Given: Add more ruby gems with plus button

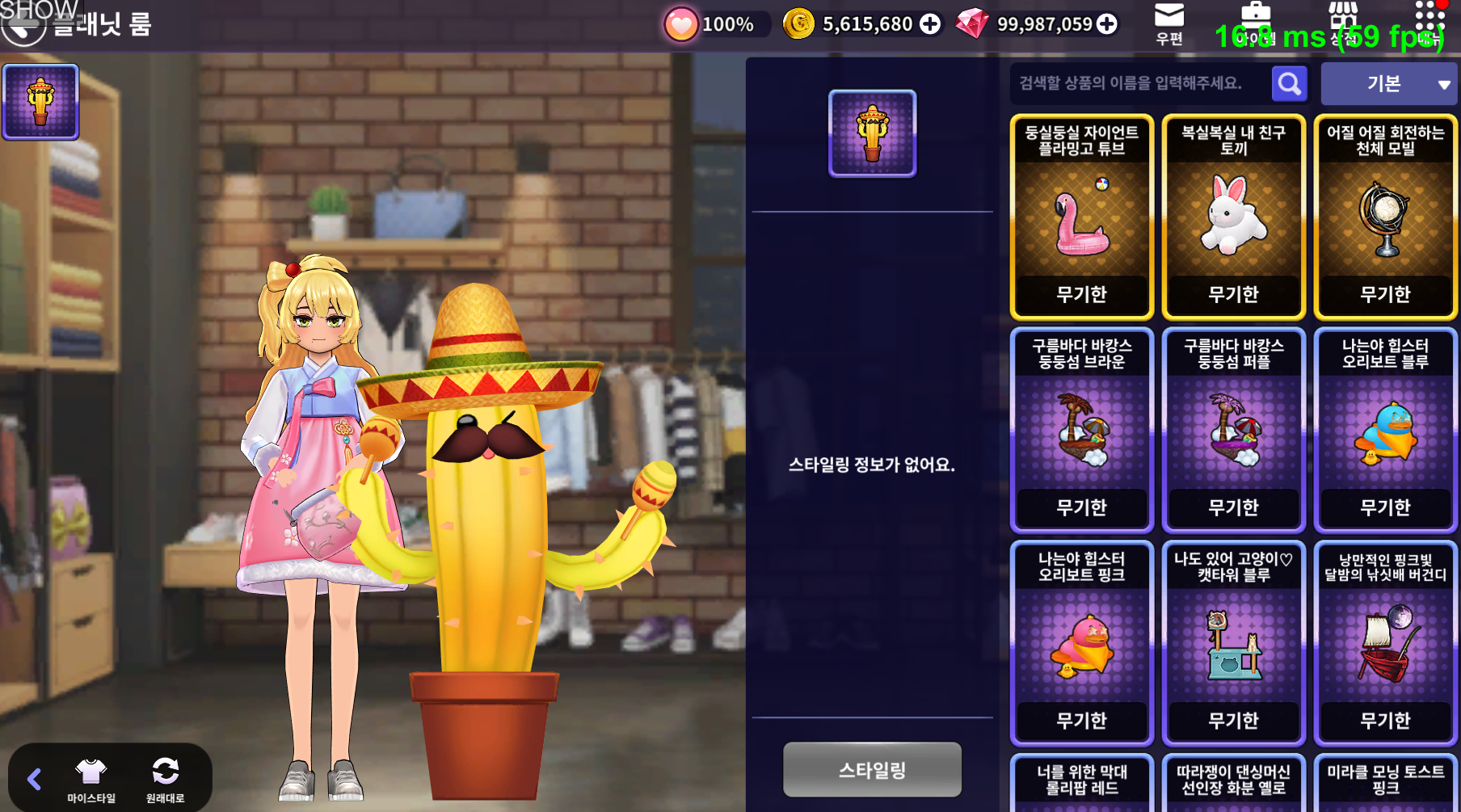Looking at the screenshot, I should pyautogui.click(x=1107, y=24).
